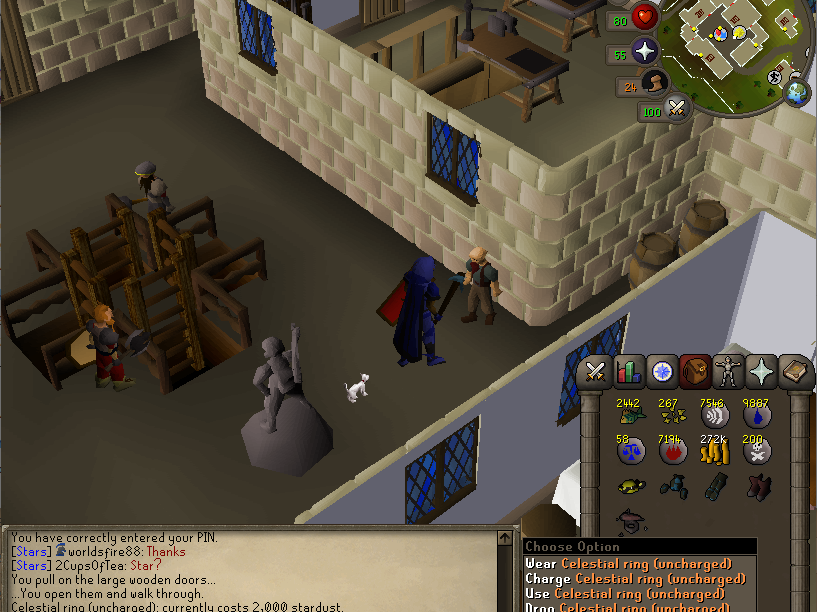This screenshot has width=817, height=612.
Task: Open the Quest List compass tab
Action: click(x=662, y=373)
